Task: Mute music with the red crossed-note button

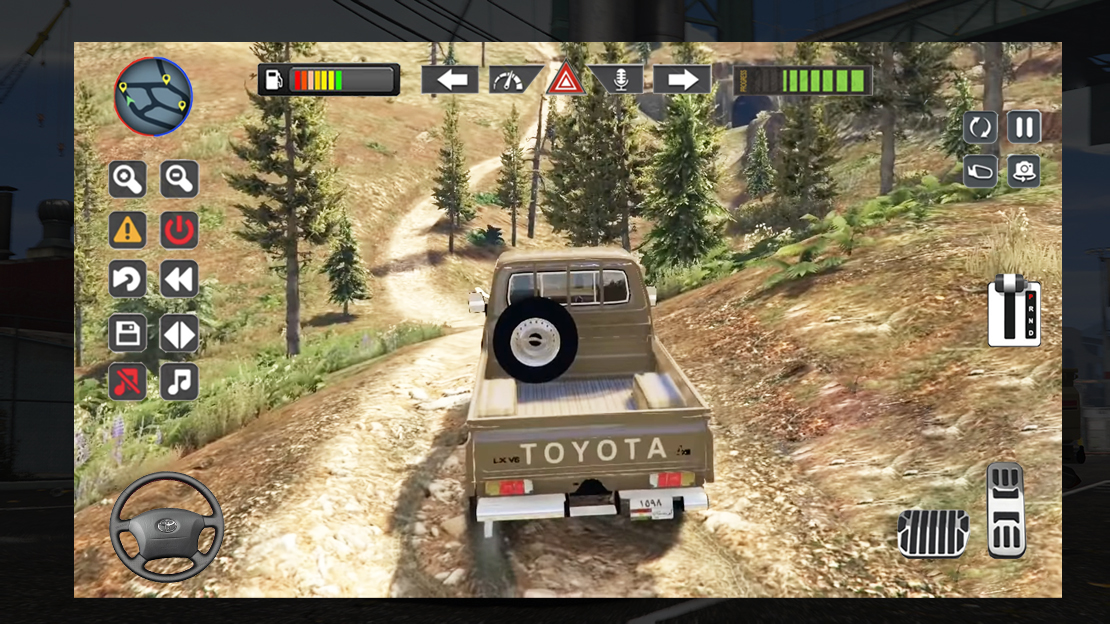Action: click(128, 381)
